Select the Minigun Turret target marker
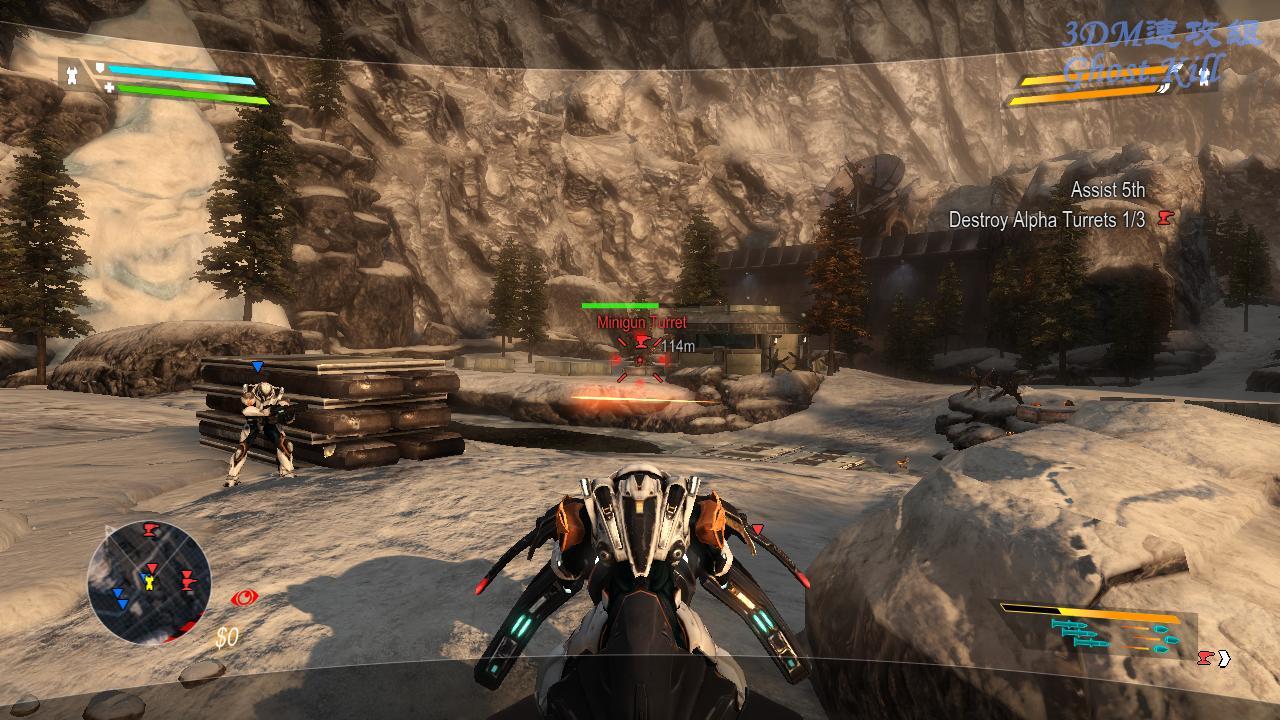 pyautogui.click(x=640, y=357)
